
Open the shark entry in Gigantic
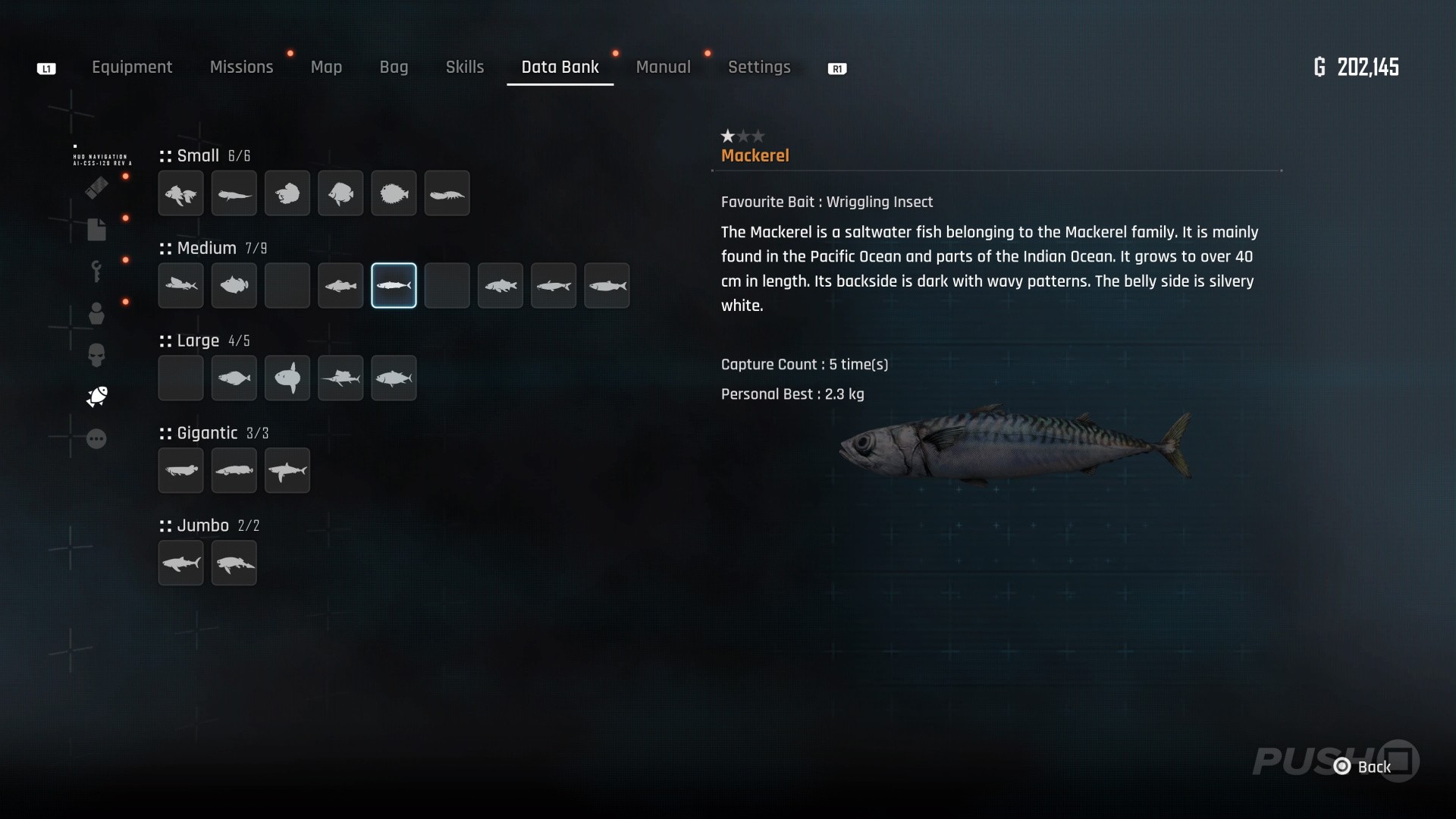pyautogui.click(x=287, y=471)
